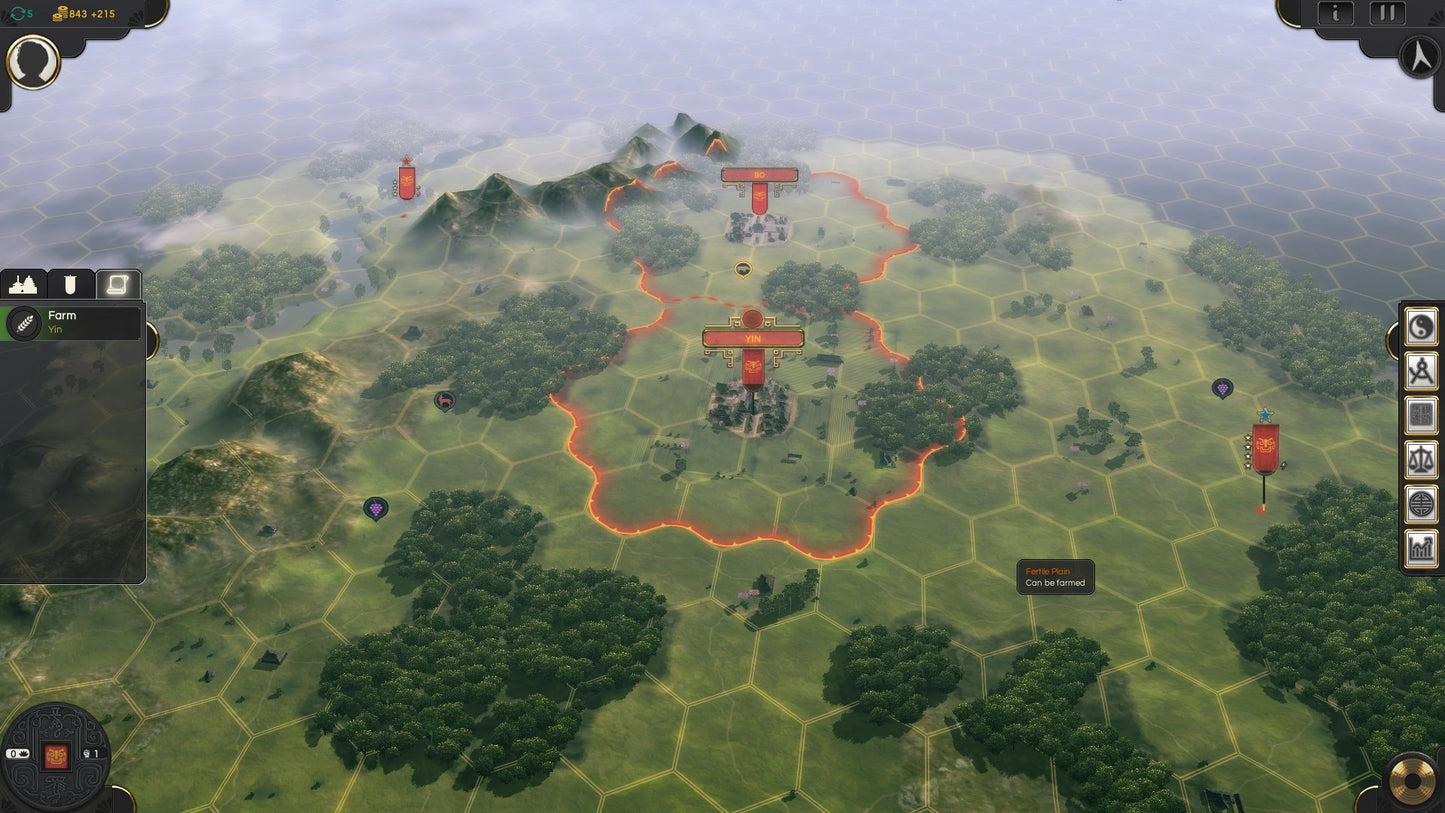Open the economy panel with the coin emblem
The image size is (1445, 813).
tap(1420, 503)
